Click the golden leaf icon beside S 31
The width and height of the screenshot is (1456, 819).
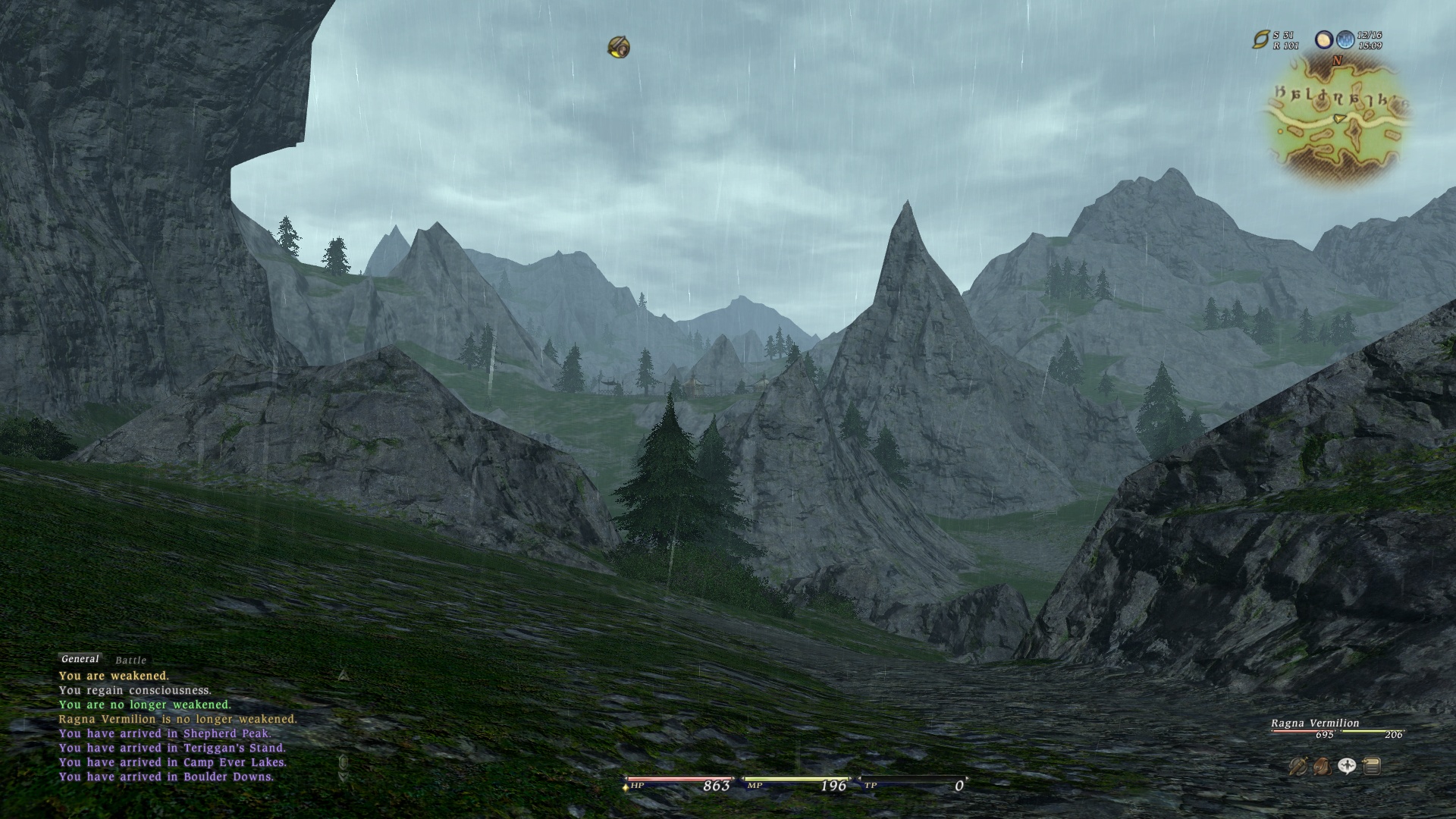tap(1260, 39)
